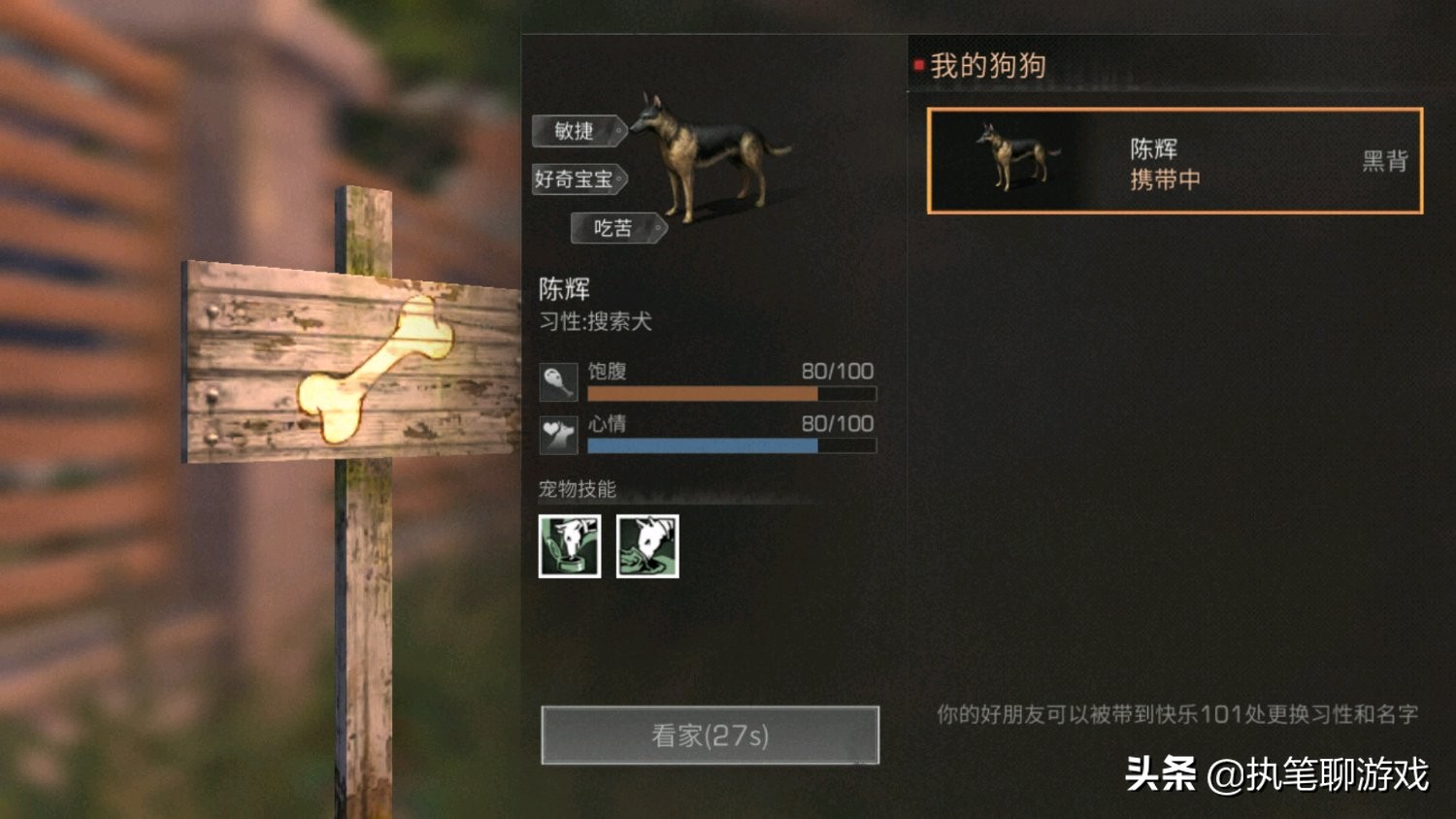Select the first pet skill icon under 宠物技能
This screenshot has width=1456, height=819.
tap(569, 546)
